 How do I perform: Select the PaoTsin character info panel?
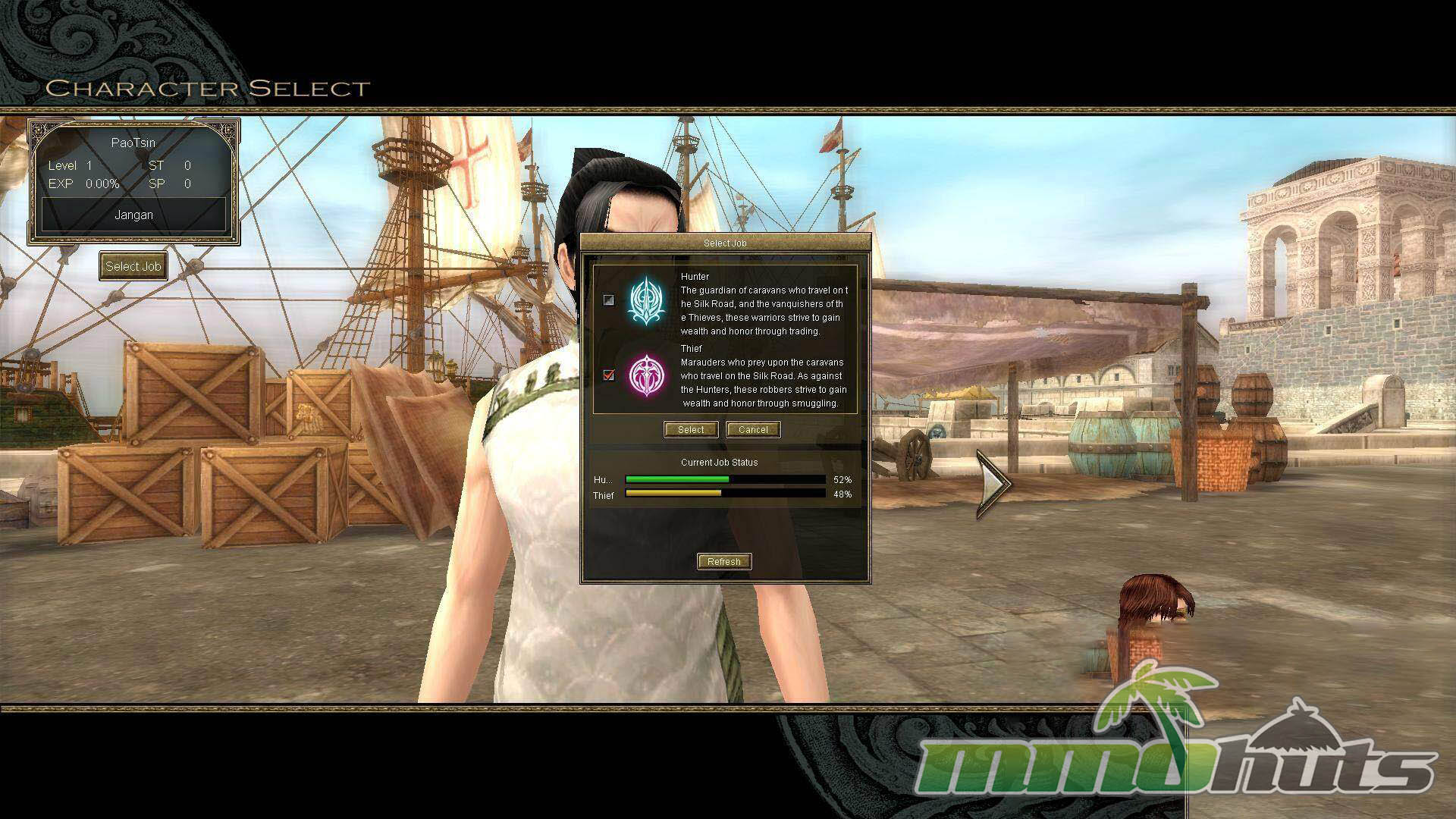pos(133,180)
